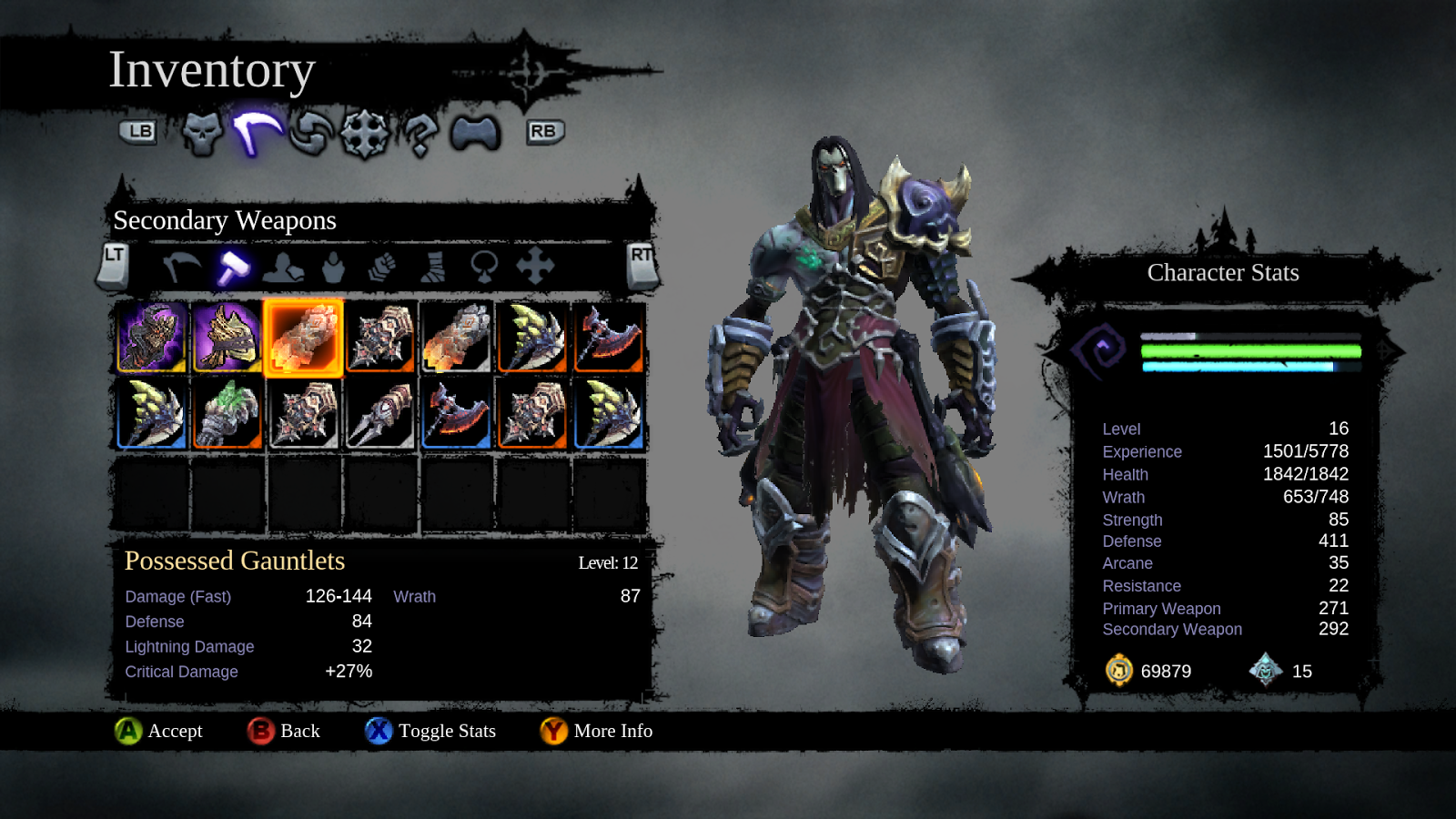
Task: Click Accept with the A button
Action: click(127, 731)
